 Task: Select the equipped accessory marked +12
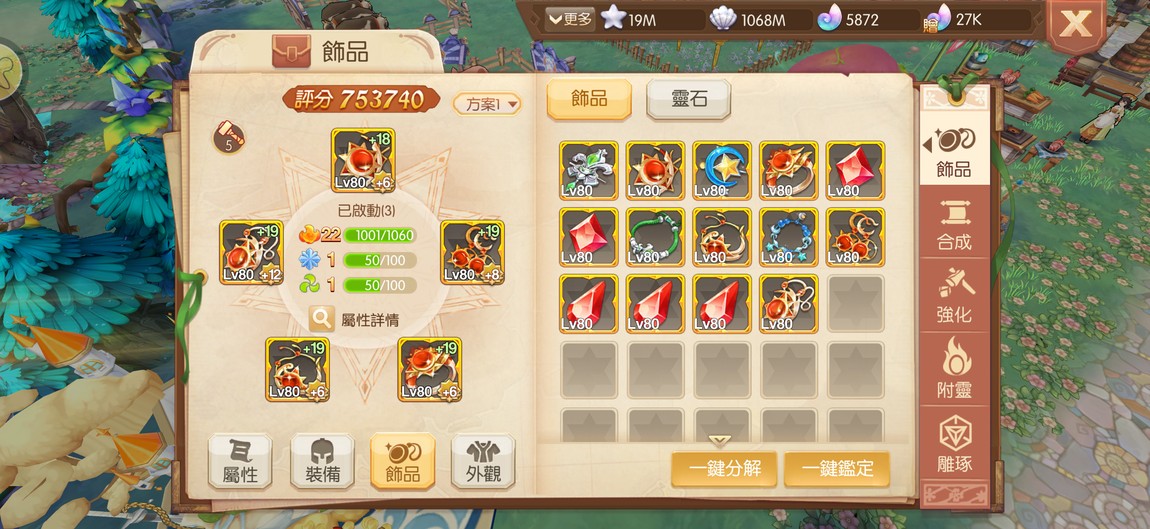[252, 252]
